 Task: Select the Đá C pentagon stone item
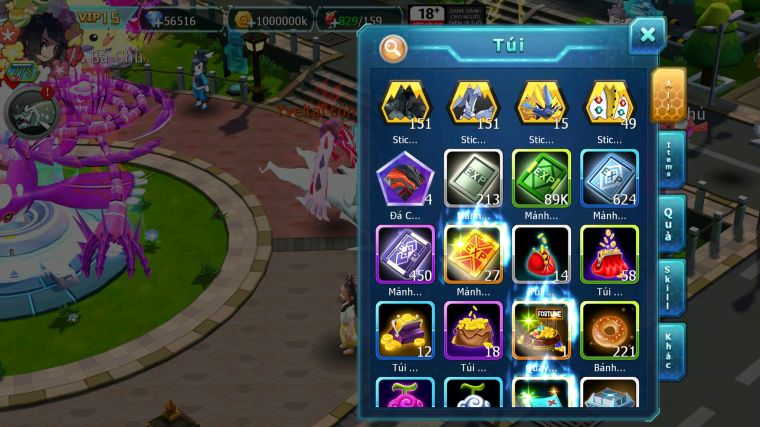coord(405,179)
